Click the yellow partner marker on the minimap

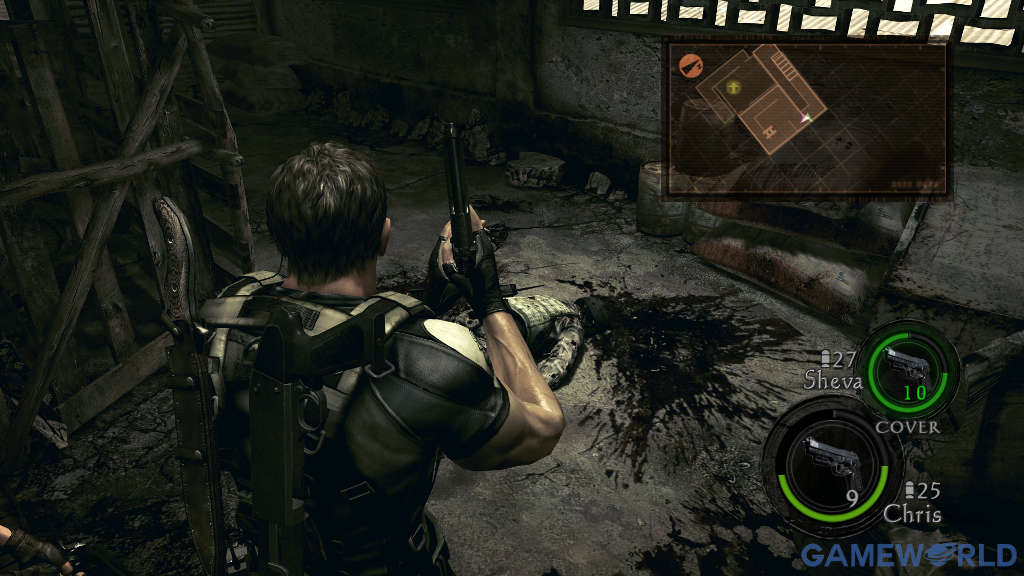pyautogui.click(x=736, y=88)
